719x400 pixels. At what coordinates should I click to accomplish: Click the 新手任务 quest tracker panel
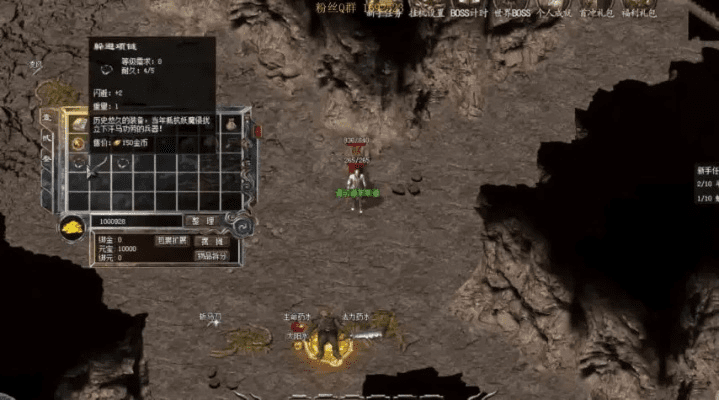(x=707, y=185)
